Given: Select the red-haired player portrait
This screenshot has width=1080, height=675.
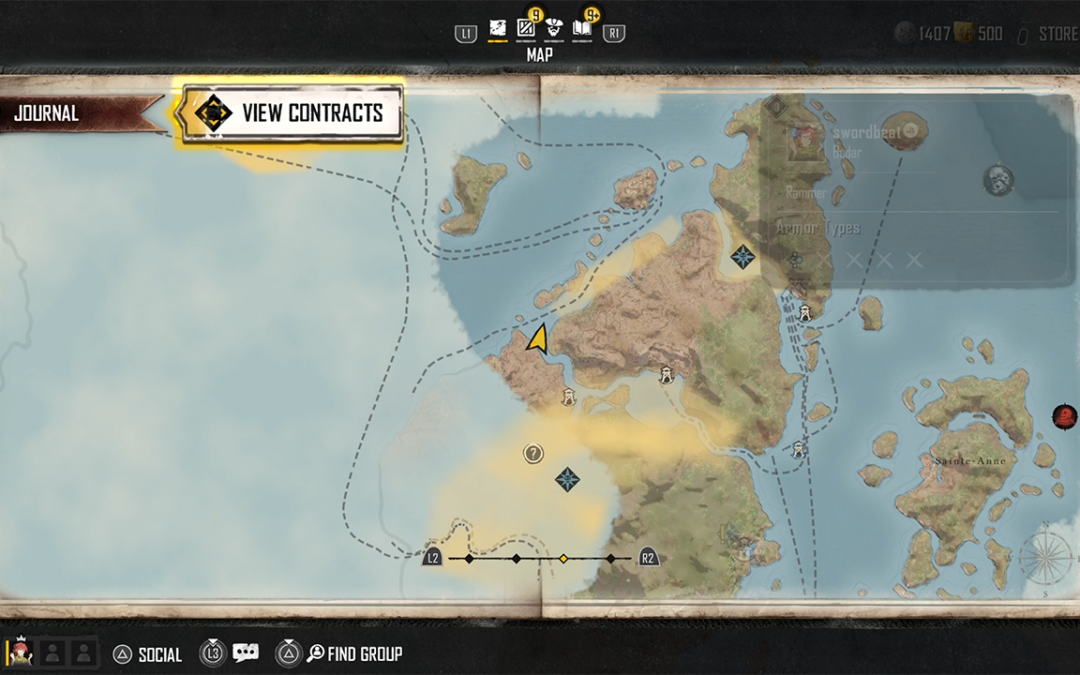Looking at the screenshot, I should click(x=20, y=653).
